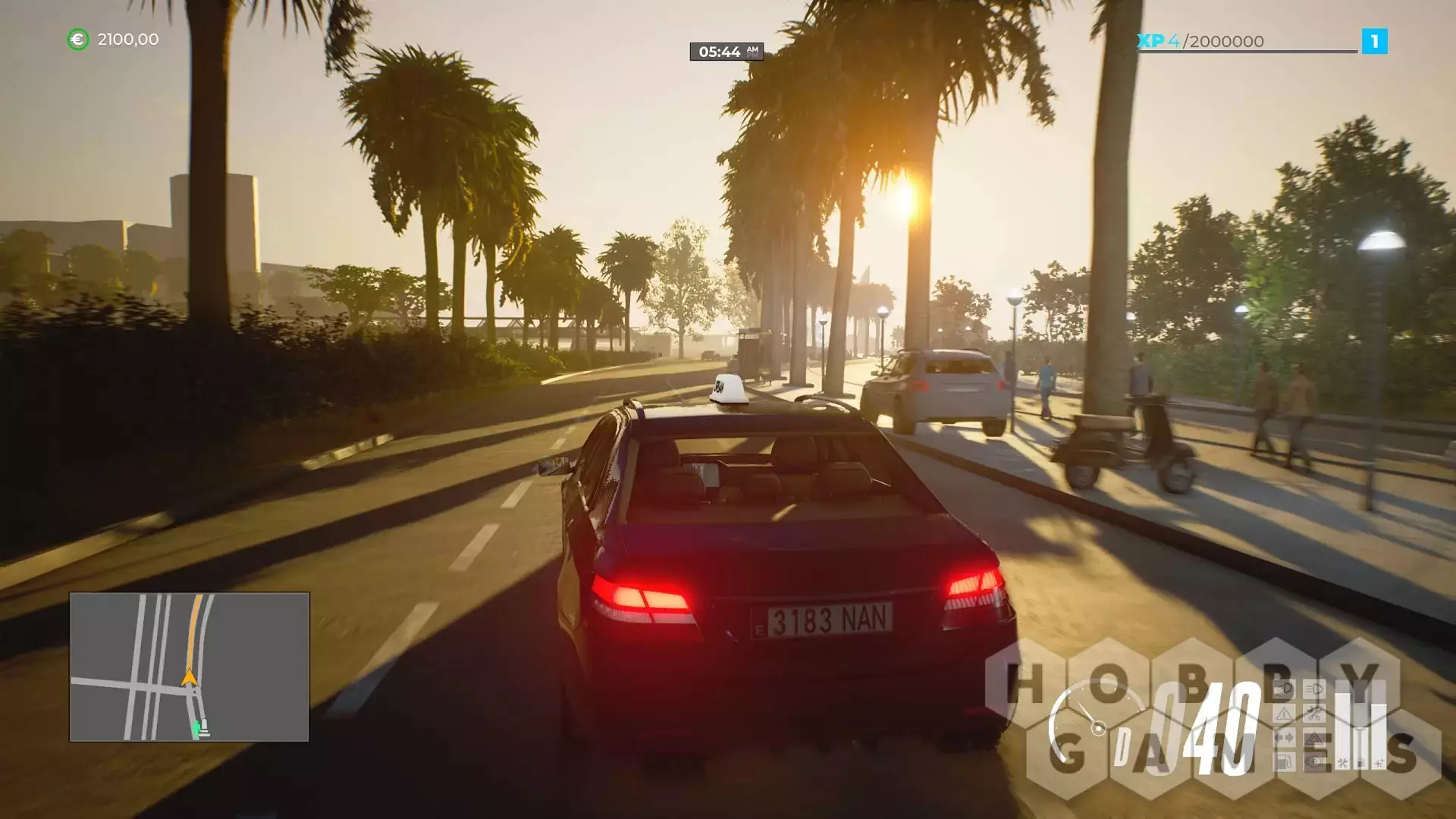The width and height of the screenshot is (1456, 819).
Task: Click the exclamation warning triangle indicator
Action: pyautogui.click(x=1284, y=714)
